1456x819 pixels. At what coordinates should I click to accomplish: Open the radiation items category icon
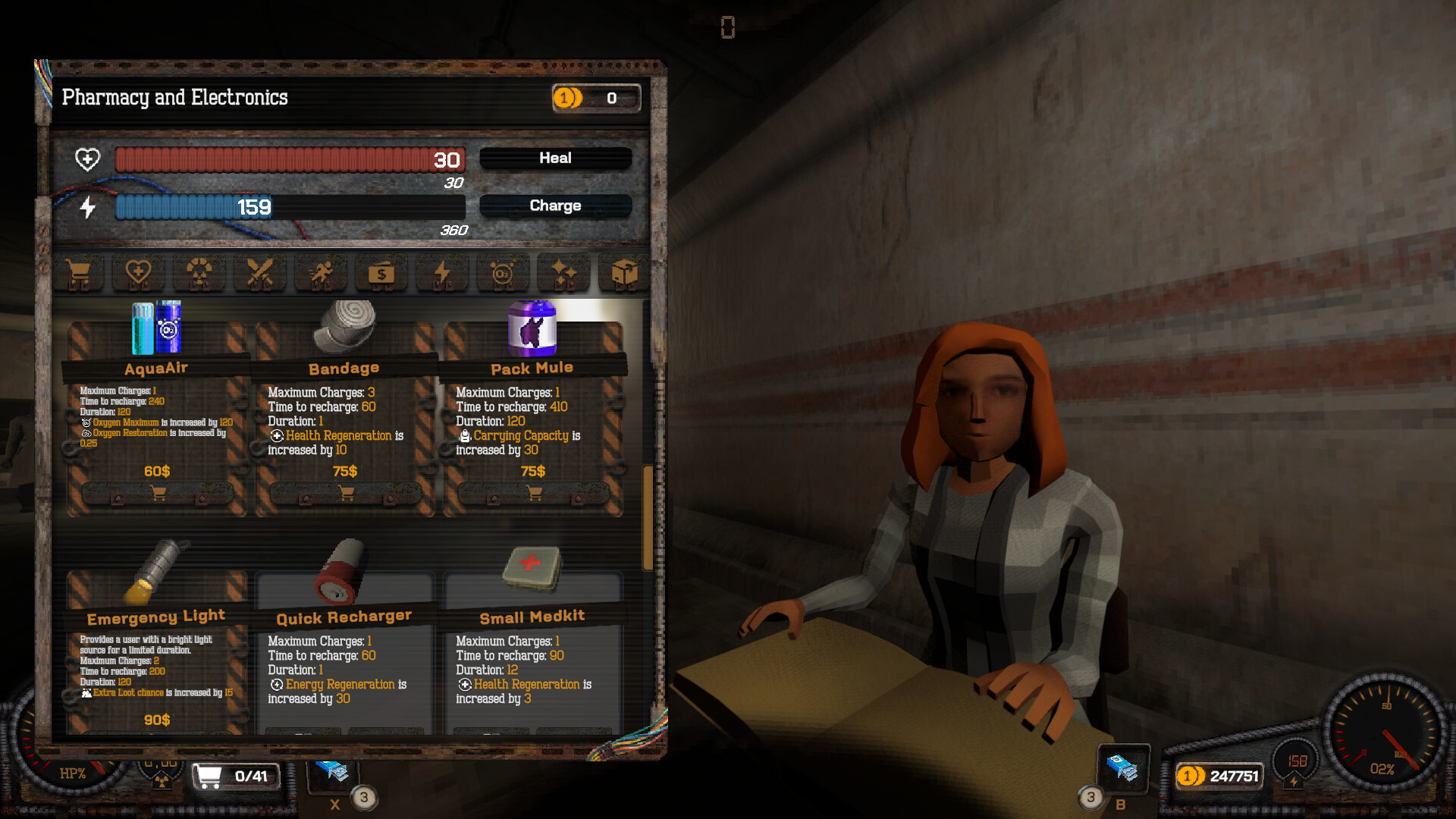pos(199,273)
